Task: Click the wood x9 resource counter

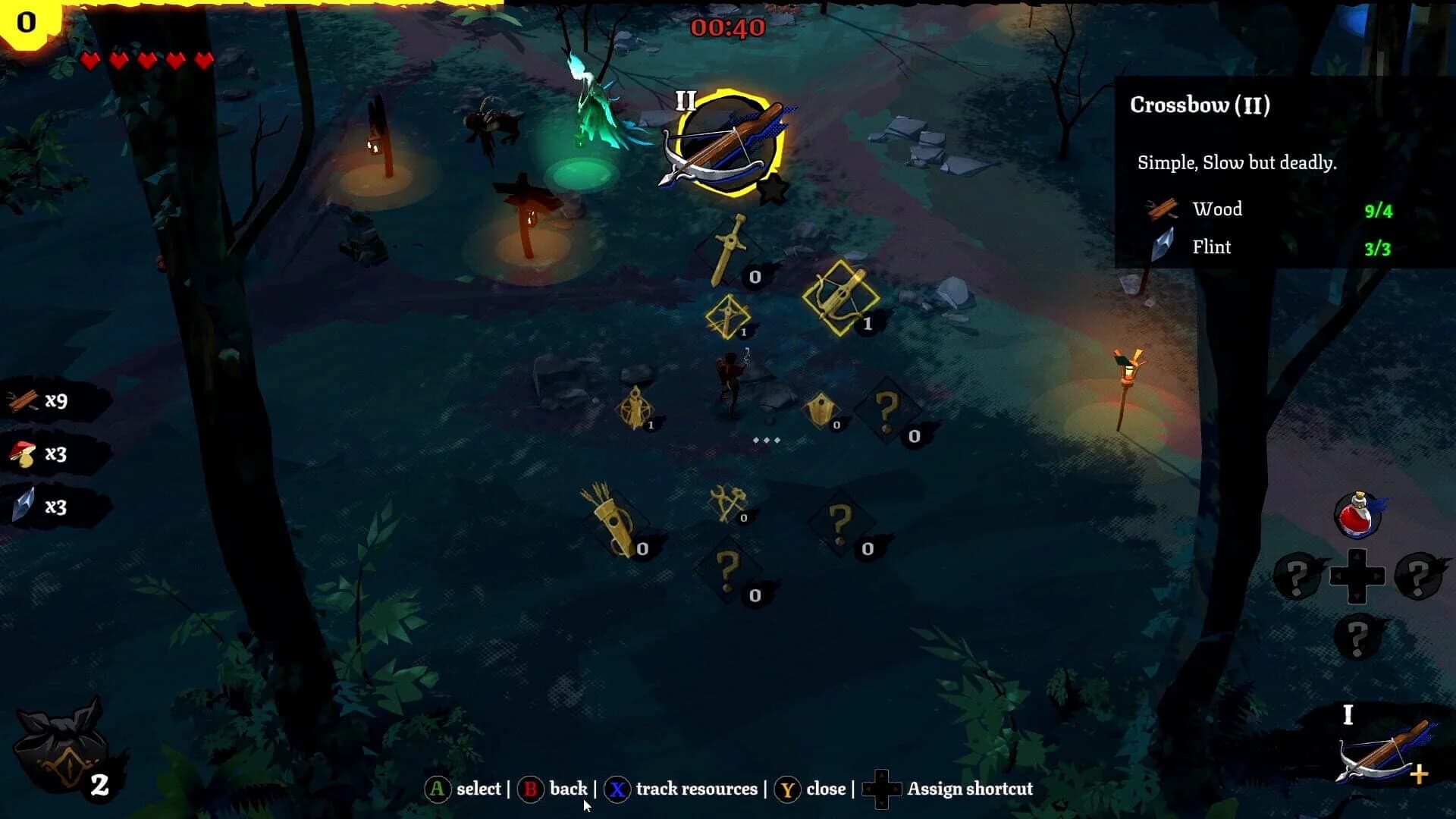Action: pyautogui.click(x=45, y=402)
